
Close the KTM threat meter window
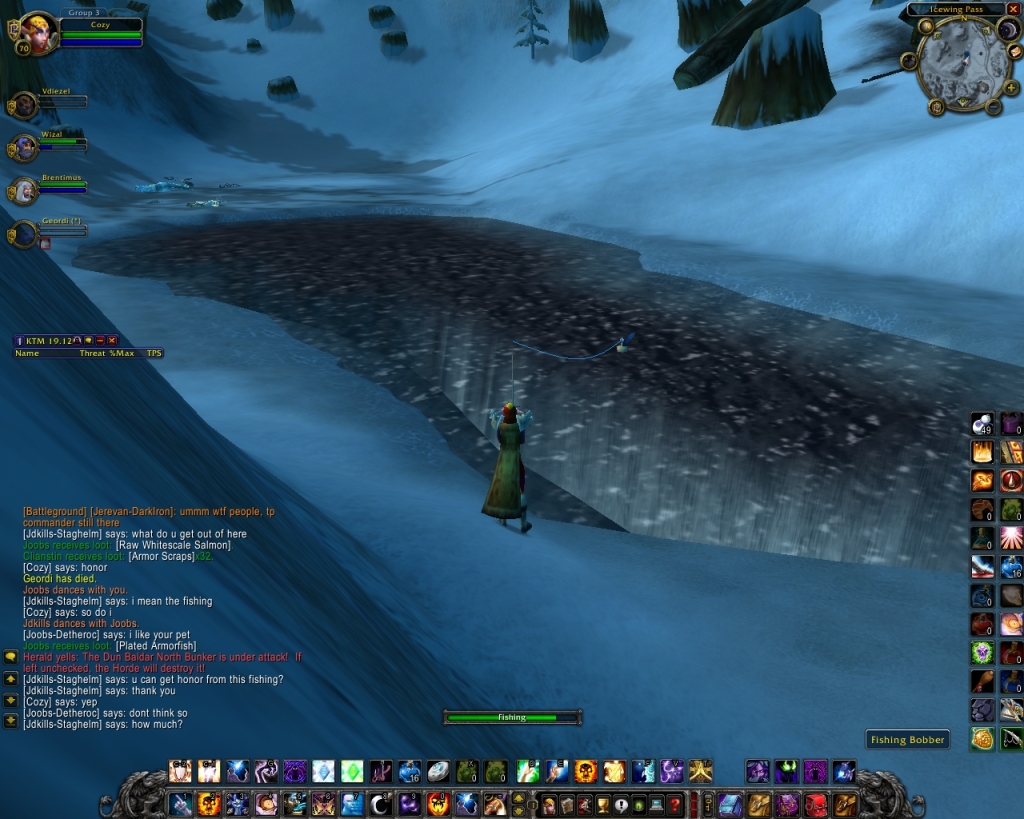[112, 341]
